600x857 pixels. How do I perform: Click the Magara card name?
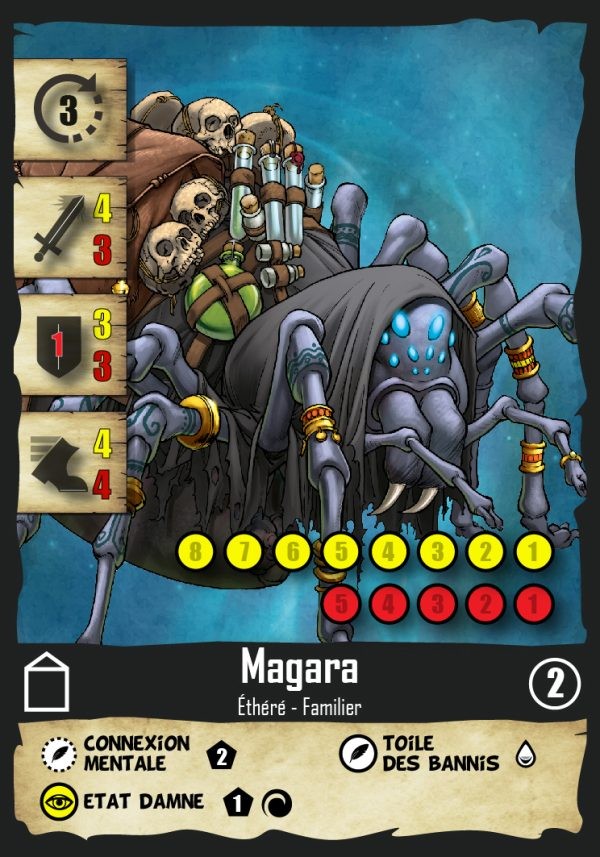[300, 665]
